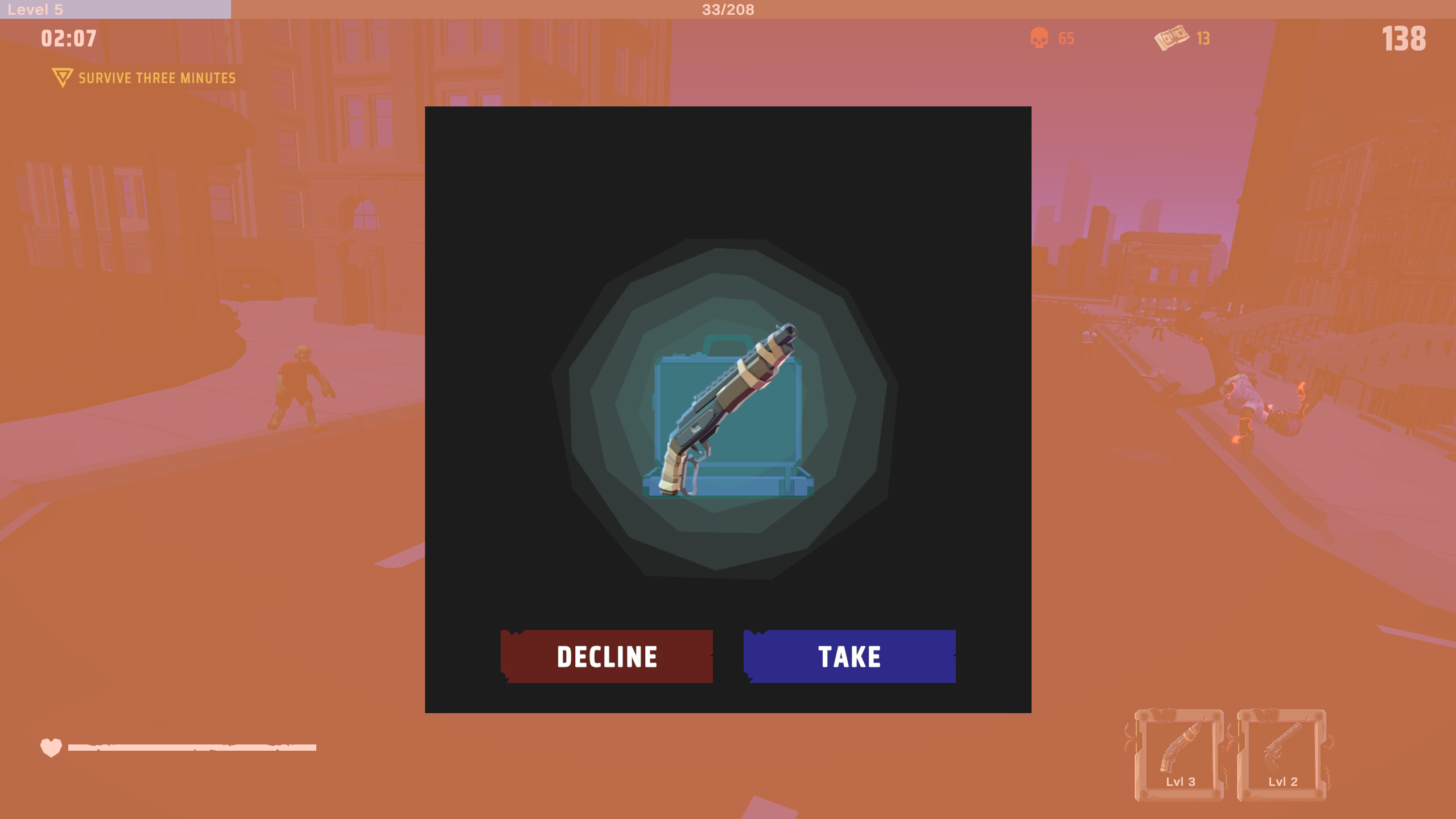Select the sawed-off shotgun in the reward popup
Screen dimensions: 1456x819
tap(728, 410)
